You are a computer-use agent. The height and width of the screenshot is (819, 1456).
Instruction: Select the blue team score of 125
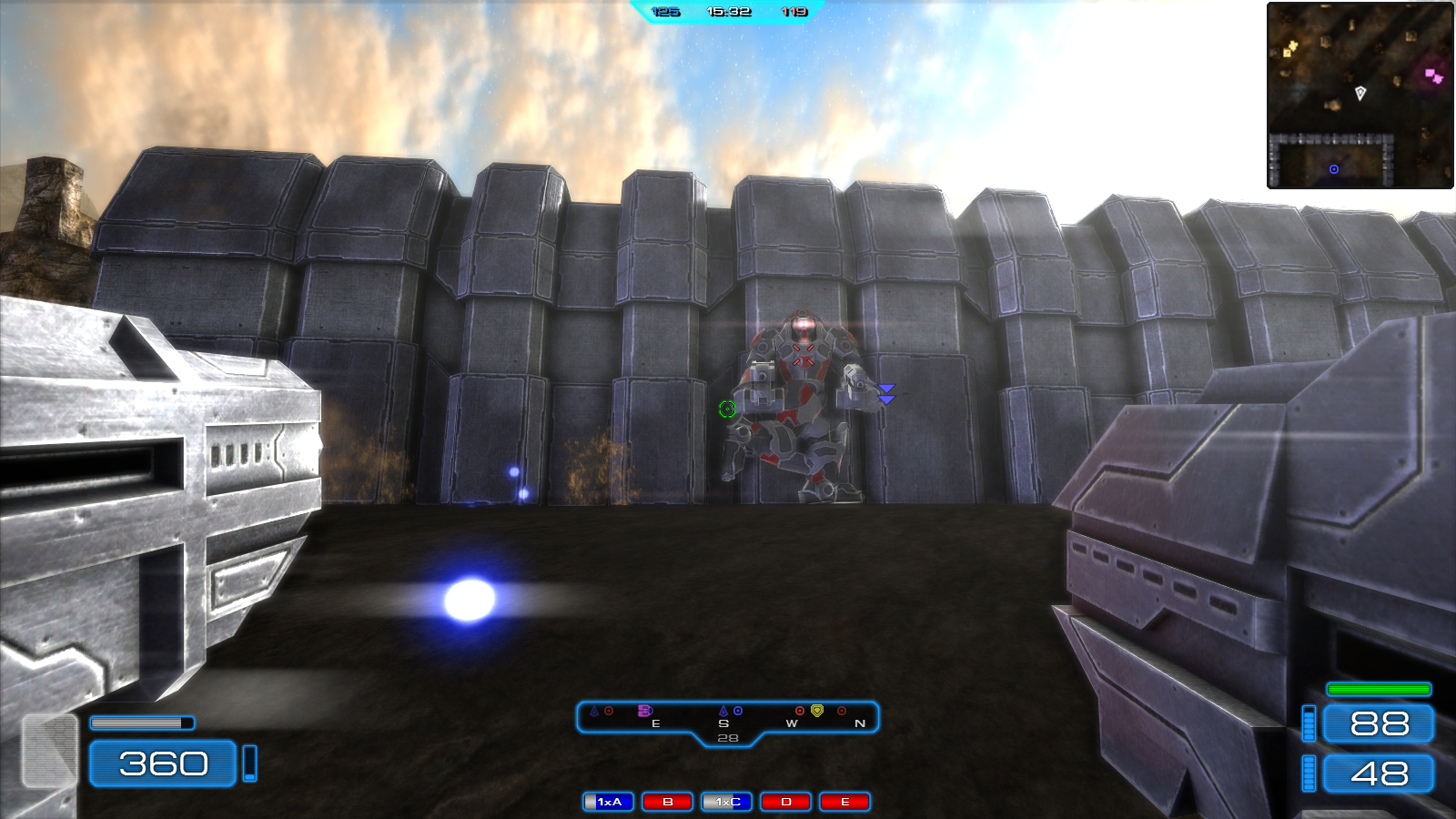tap(663, 13)
